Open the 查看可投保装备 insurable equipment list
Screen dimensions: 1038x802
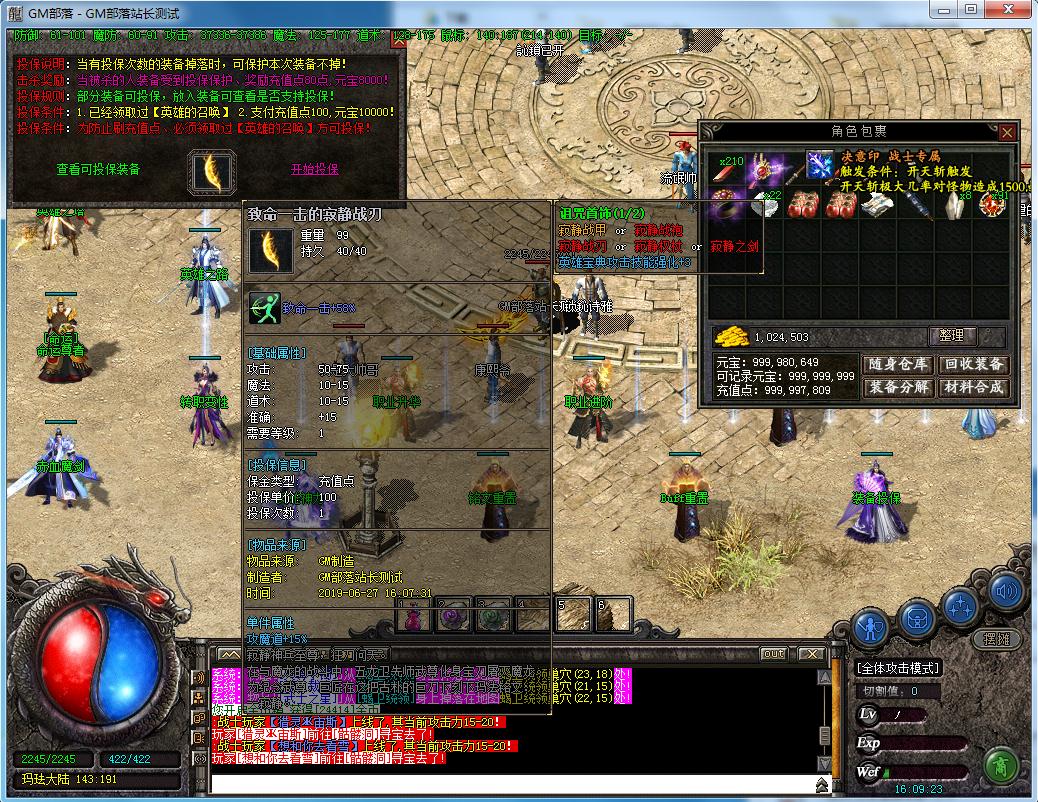click(98, 169)
